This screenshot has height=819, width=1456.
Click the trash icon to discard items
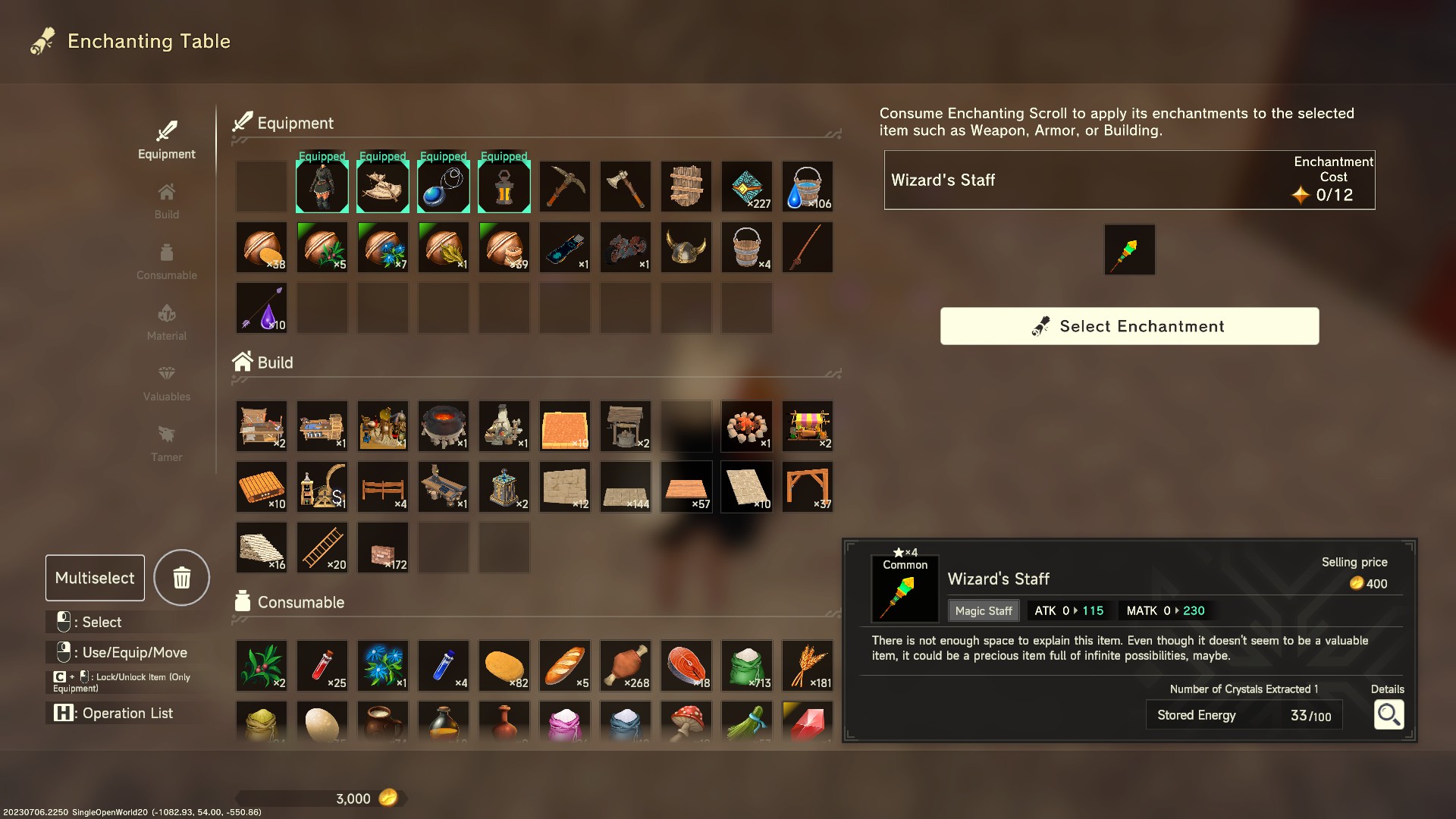pyautogui.click(x=181, y=577)
